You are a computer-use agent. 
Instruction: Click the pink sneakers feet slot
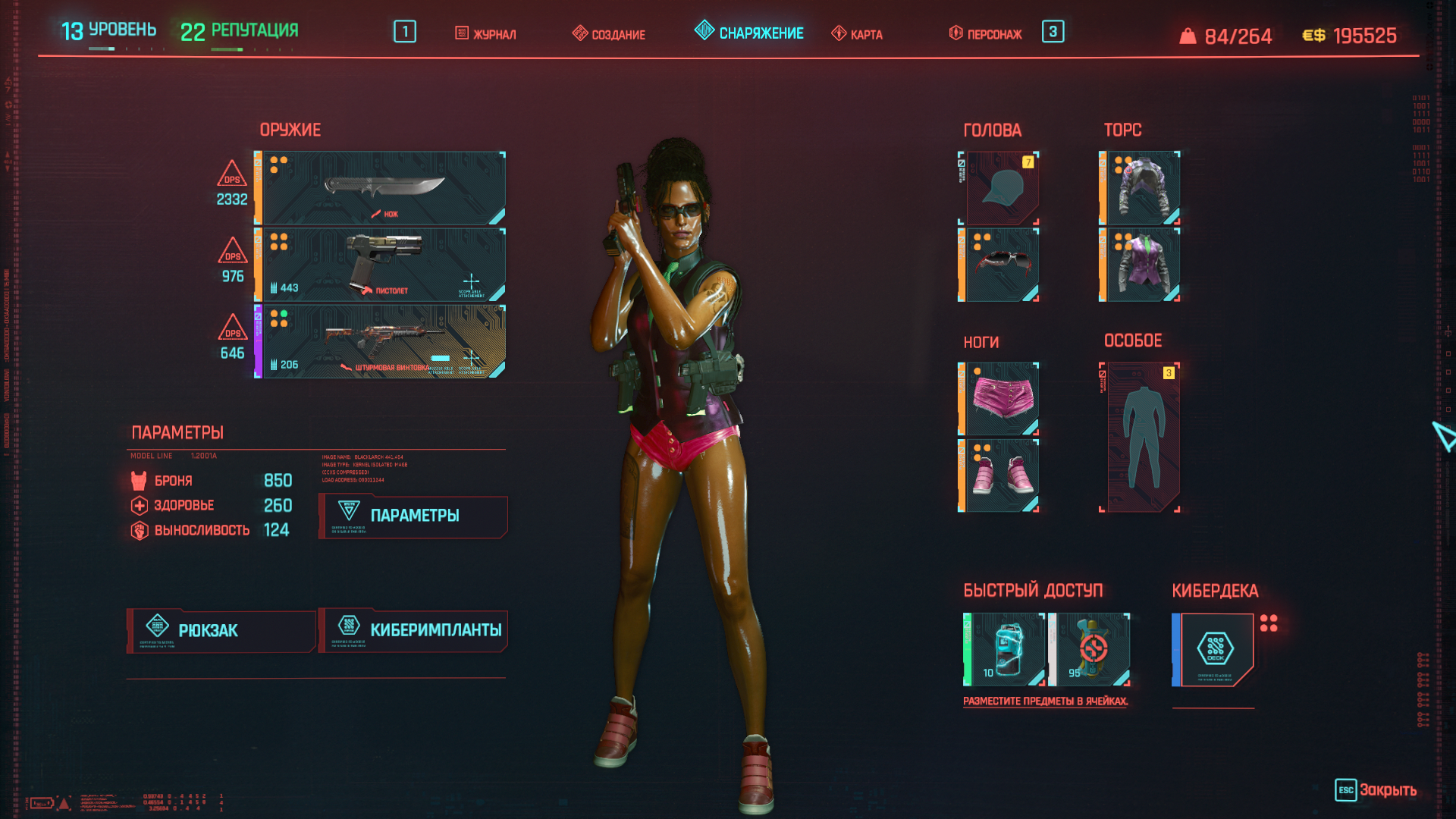click(1001, 475)
